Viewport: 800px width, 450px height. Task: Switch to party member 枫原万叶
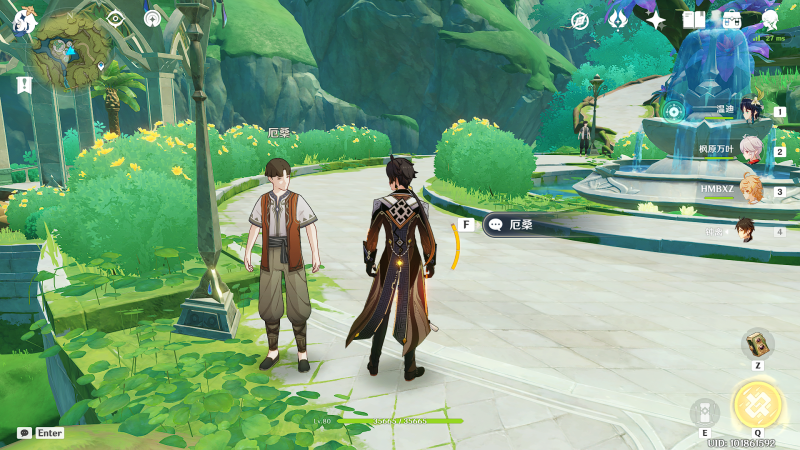[x=750, y=150]
